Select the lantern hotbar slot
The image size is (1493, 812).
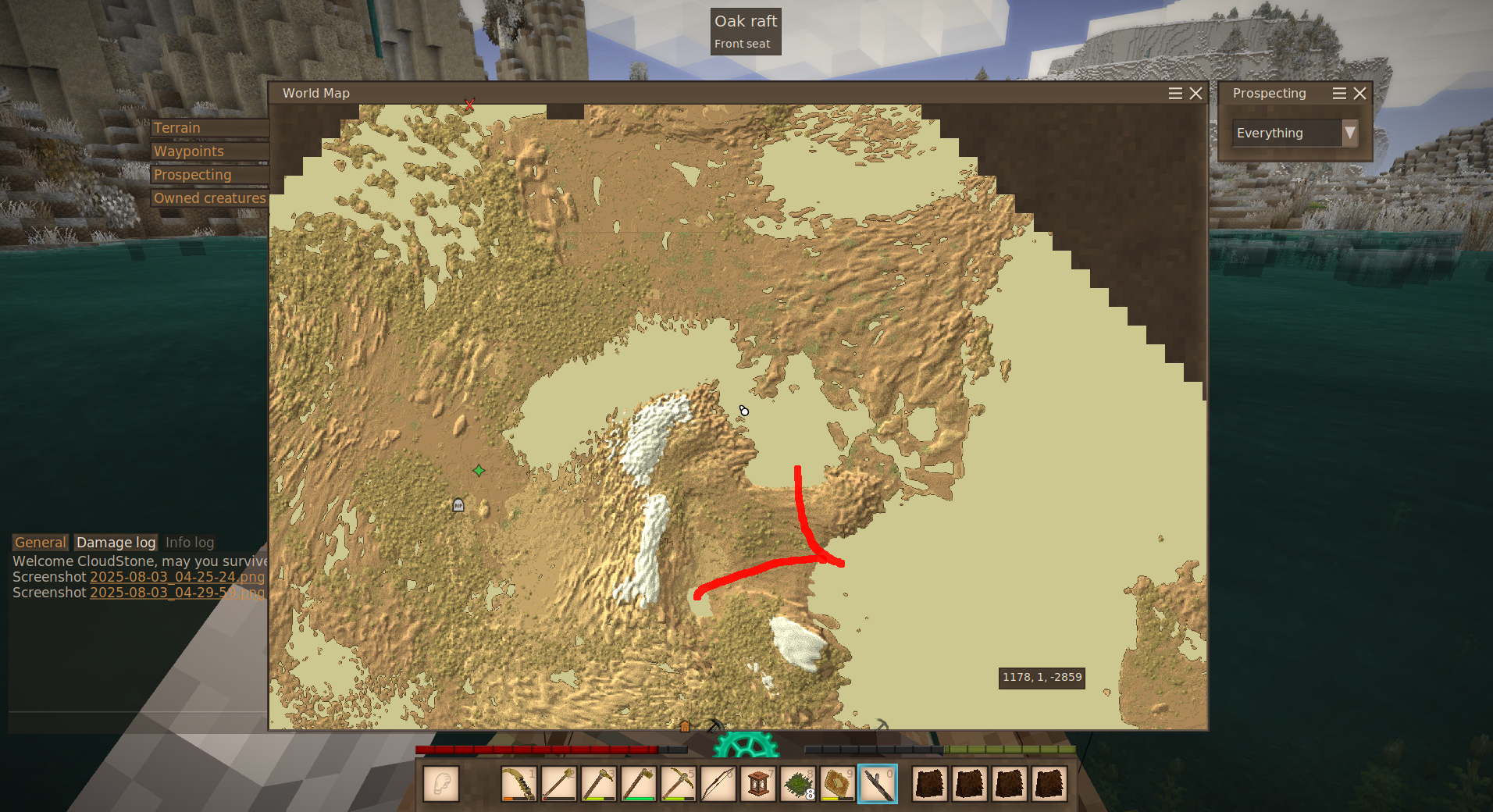pos(757,784)
